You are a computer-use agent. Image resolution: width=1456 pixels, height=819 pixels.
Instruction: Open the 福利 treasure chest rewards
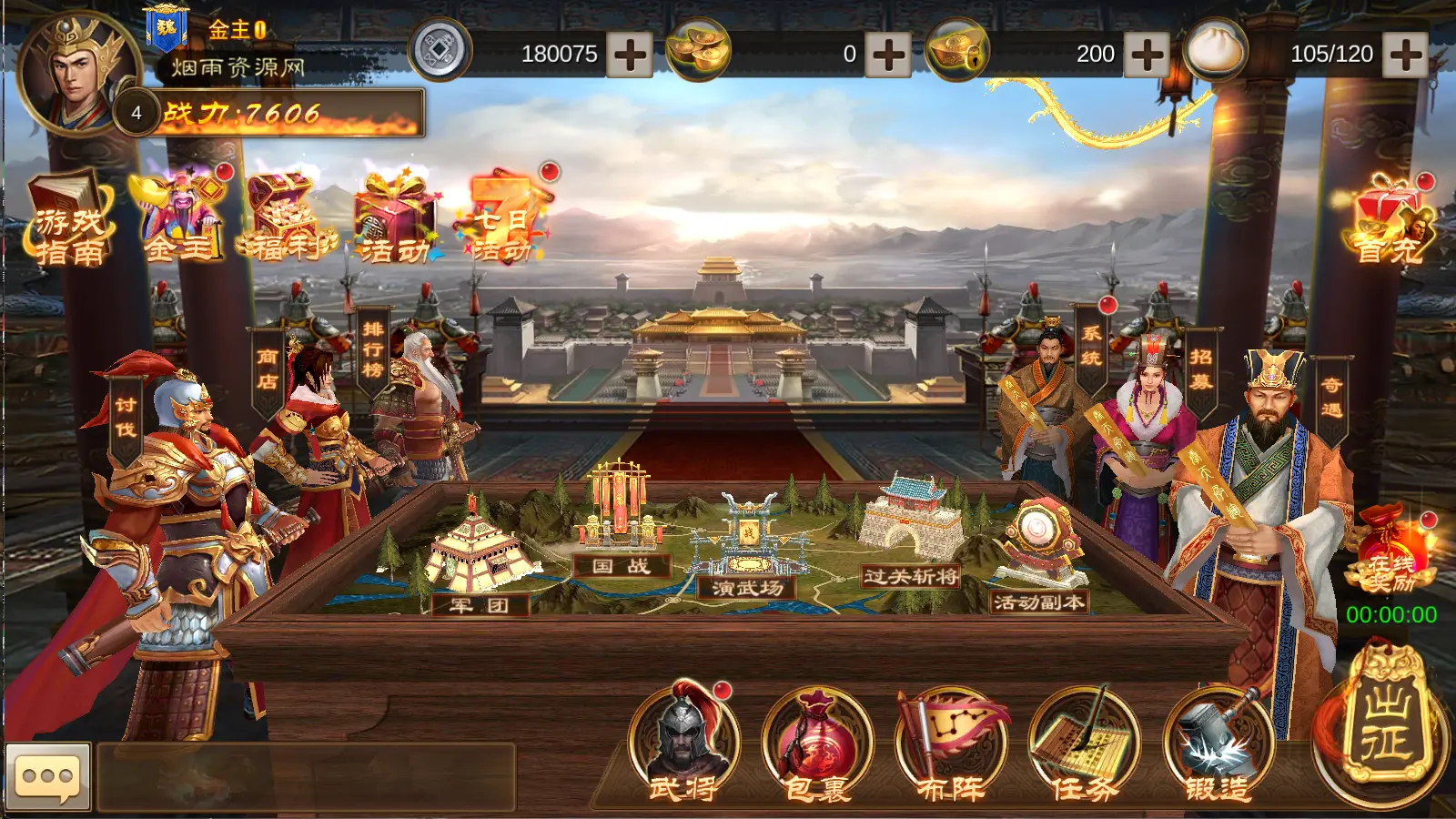tap(286, 220)
